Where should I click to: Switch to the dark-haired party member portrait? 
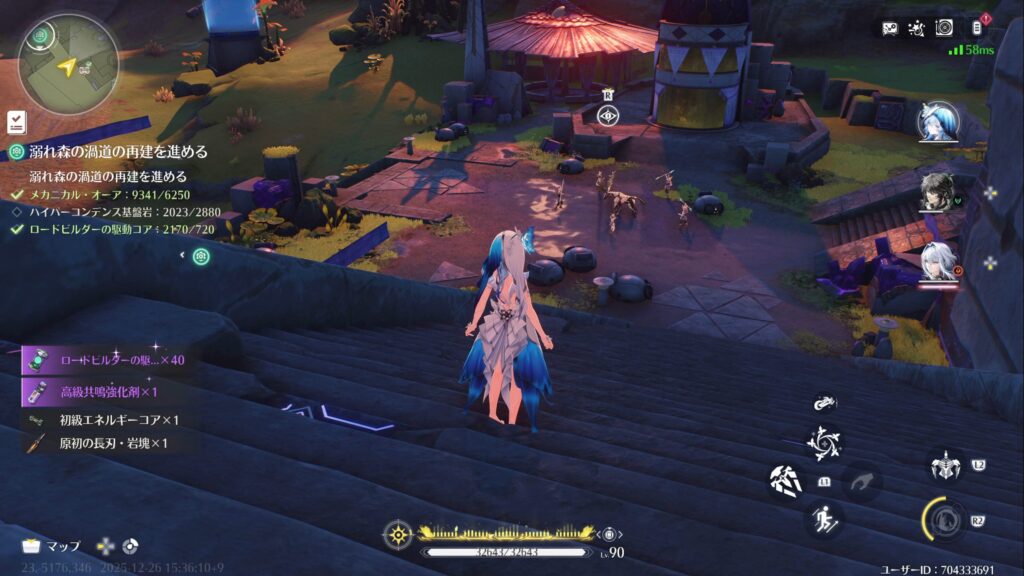pyautogui.click(x=938, y=191)
